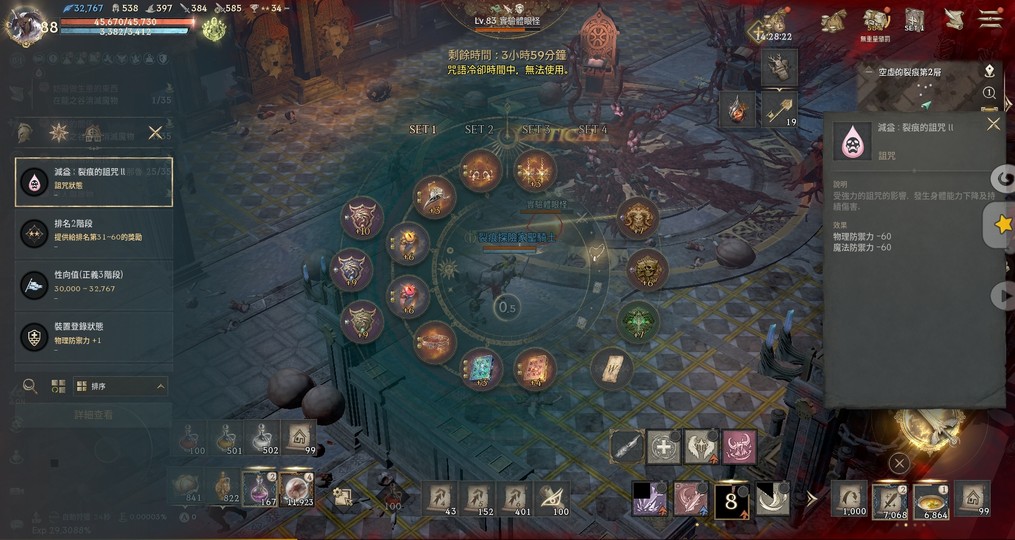This screenshot has width=1015, height=540.
Task: Open the main hamburger menu
Action: (x=989, y=19)
